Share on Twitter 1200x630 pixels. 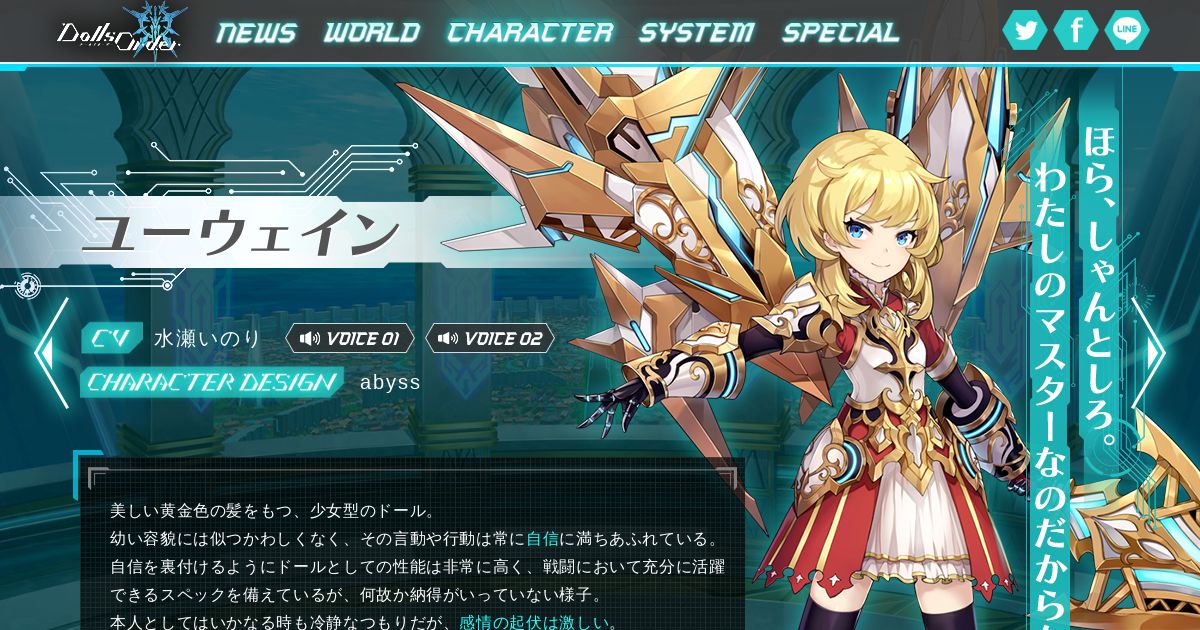click(x=1025, y=31)
